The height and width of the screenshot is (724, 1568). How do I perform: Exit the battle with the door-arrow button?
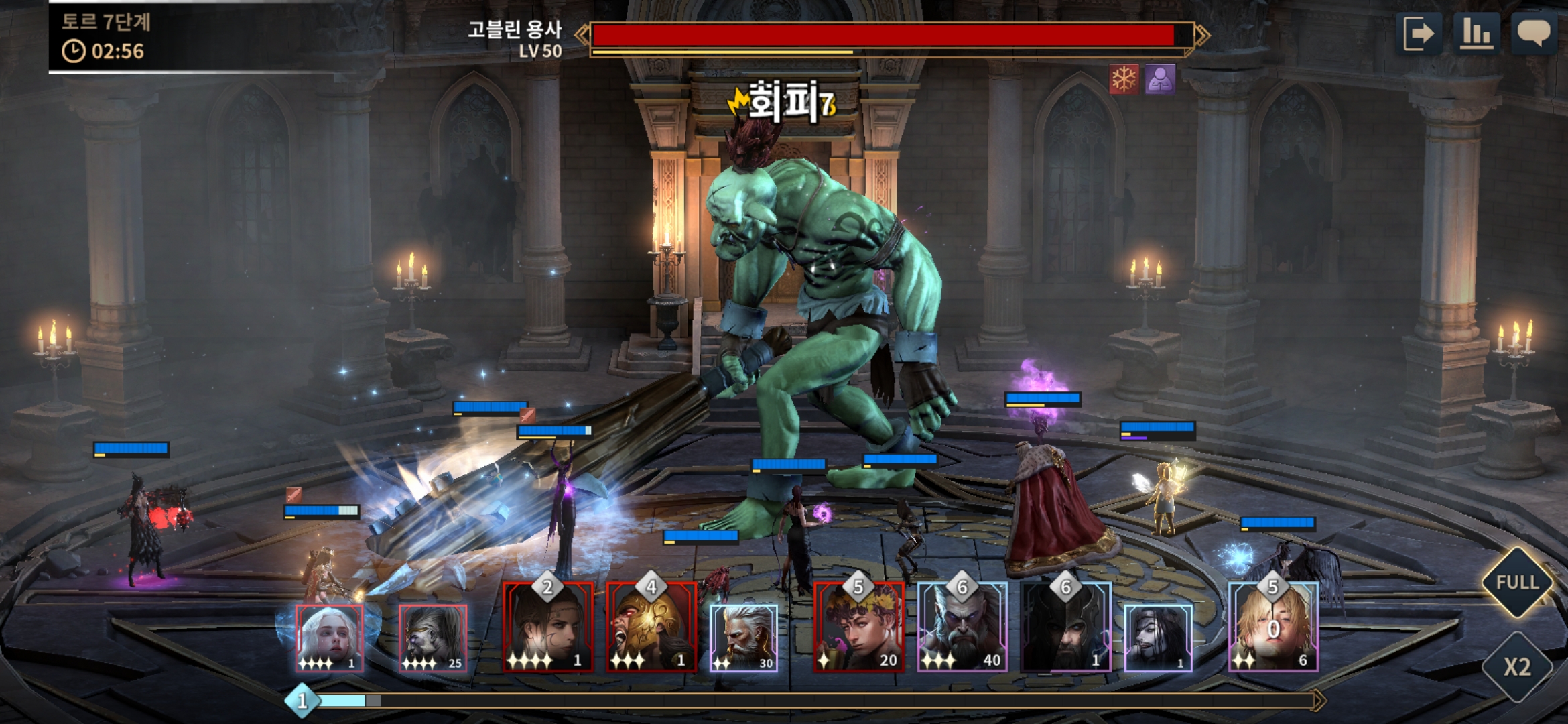1420,33
